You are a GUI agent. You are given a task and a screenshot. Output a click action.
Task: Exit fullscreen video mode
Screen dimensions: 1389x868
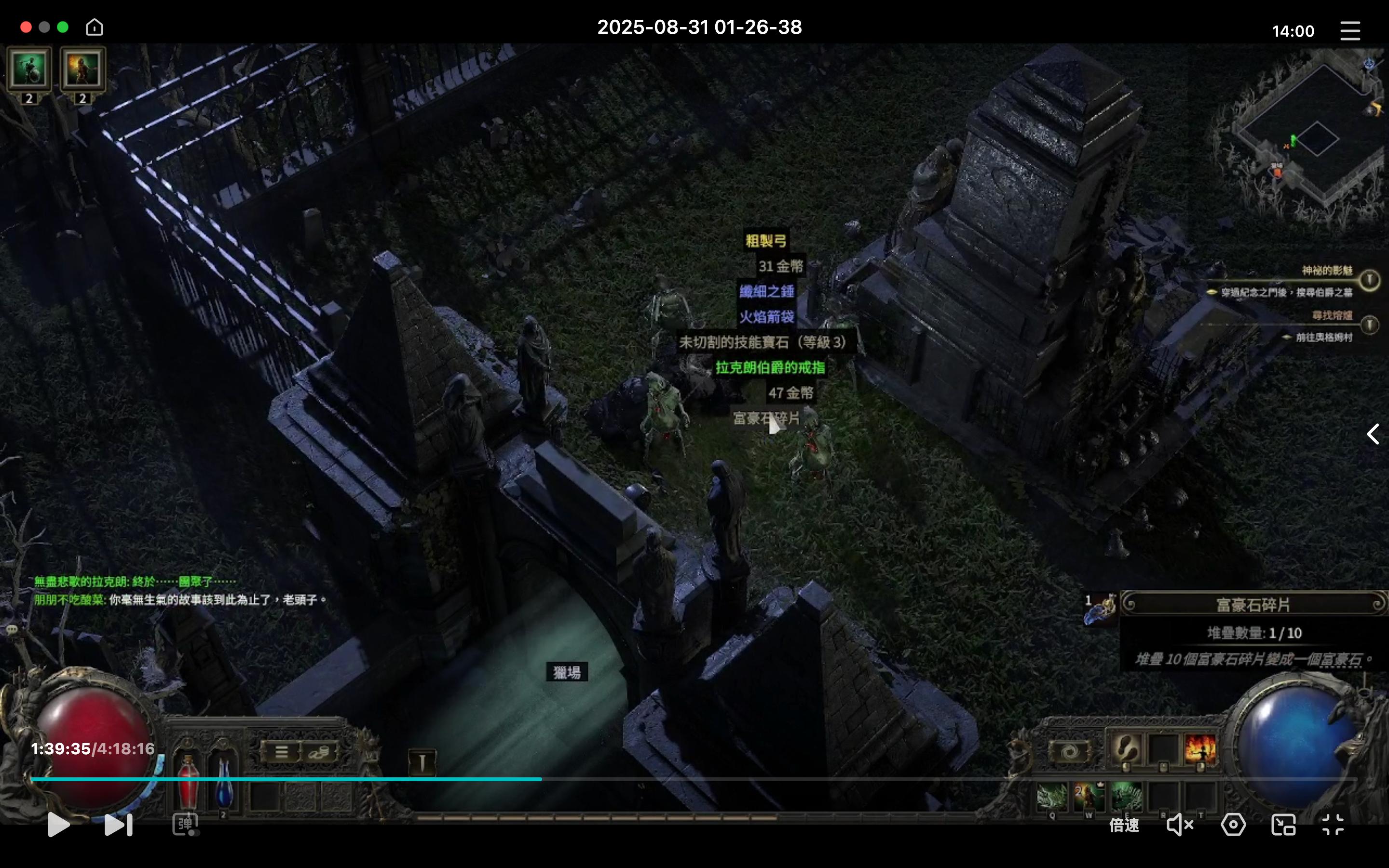(1332, 825)
